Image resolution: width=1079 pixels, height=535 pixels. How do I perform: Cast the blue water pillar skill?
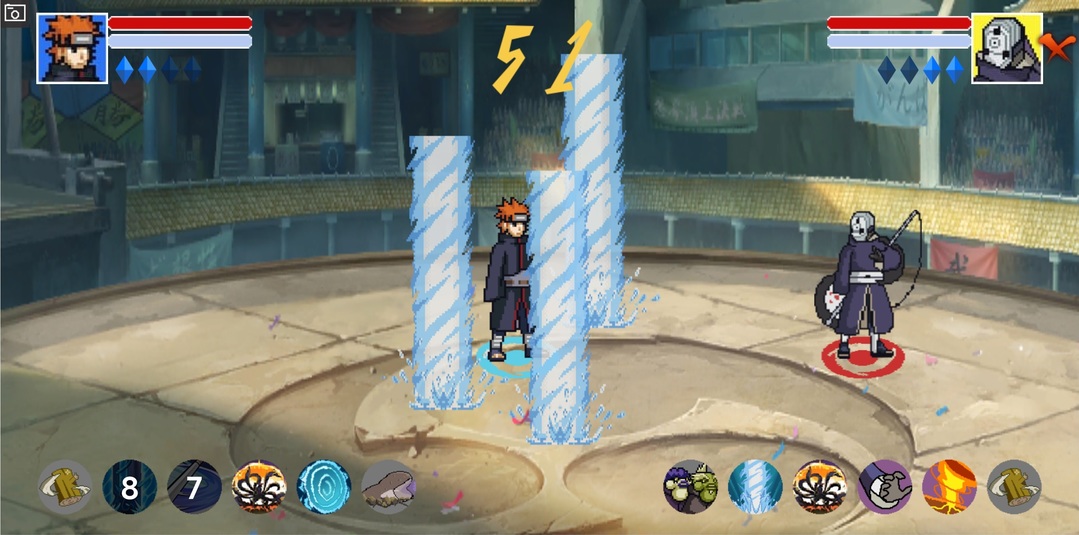point(755,487)
